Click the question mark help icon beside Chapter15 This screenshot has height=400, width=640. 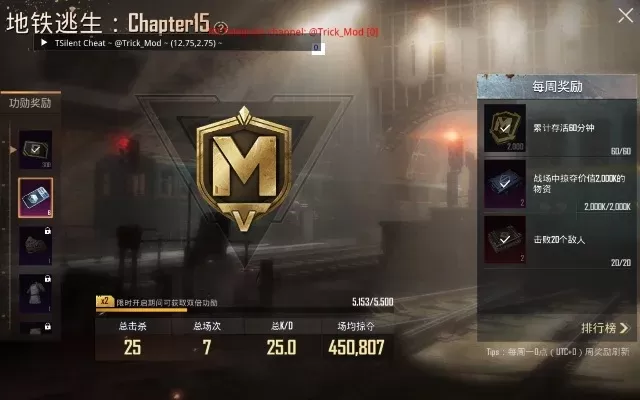(x=221, y=29)
